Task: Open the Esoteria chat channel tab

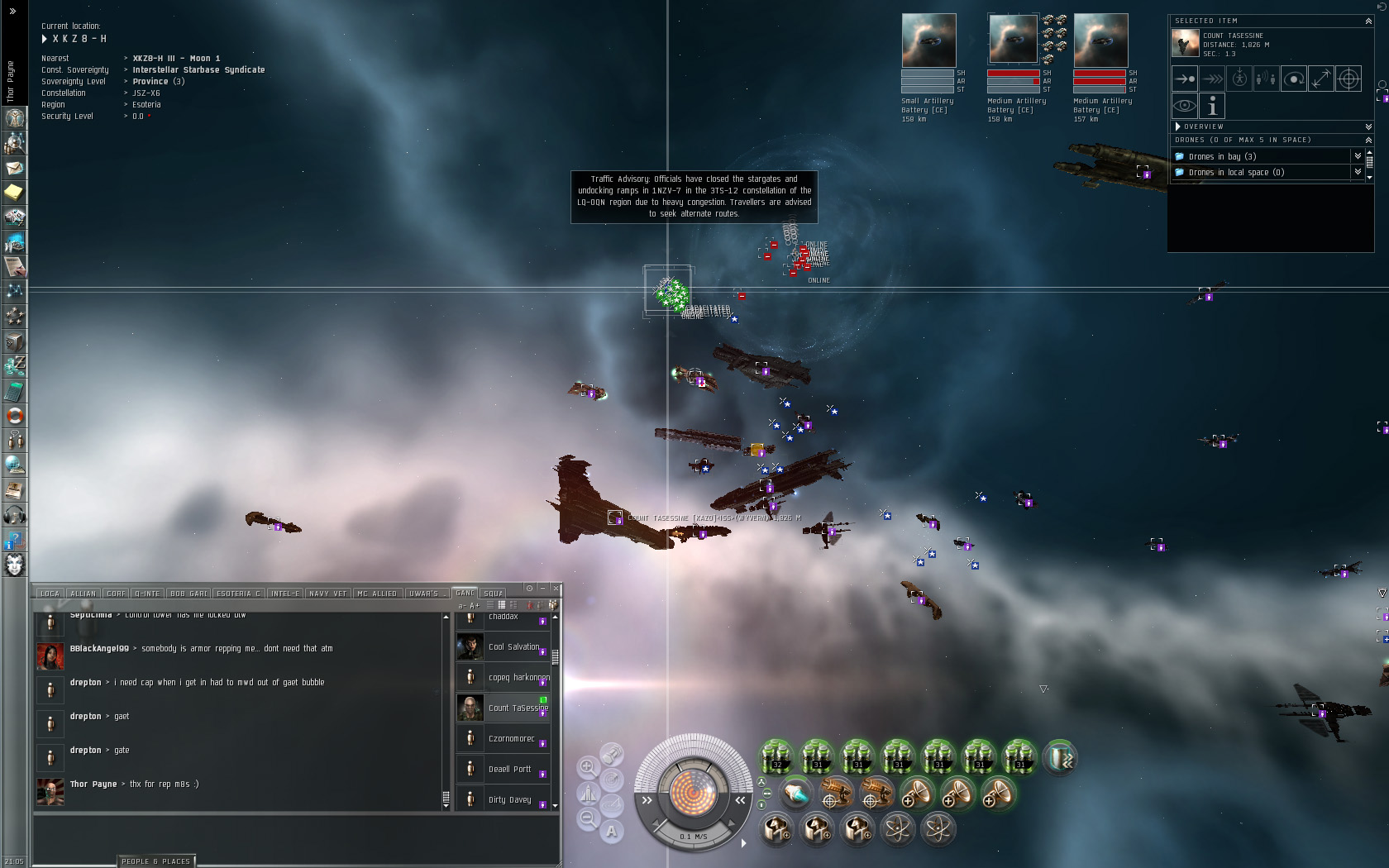Action: (x=238, y=593)
